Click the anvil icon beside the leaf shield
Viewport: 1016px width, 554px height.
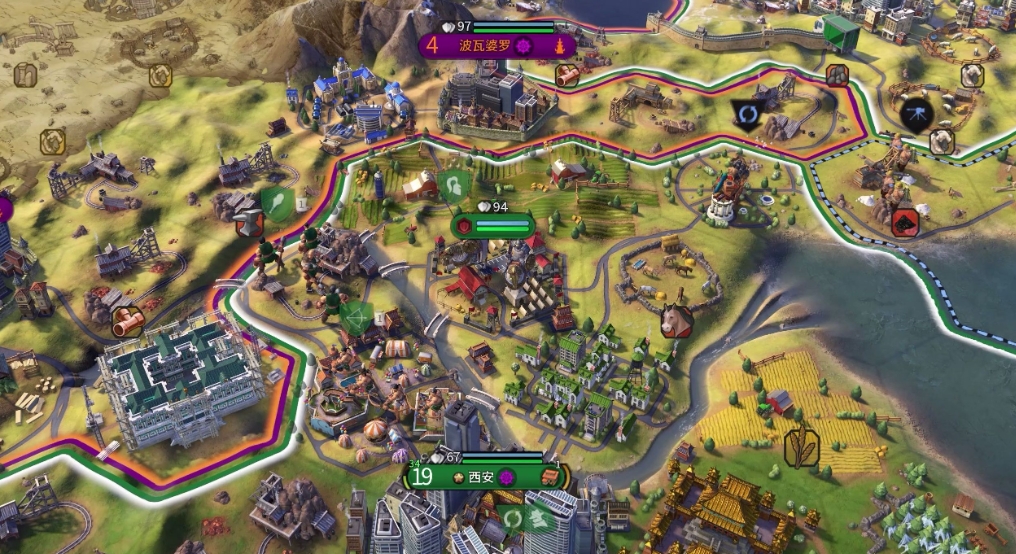249,221
